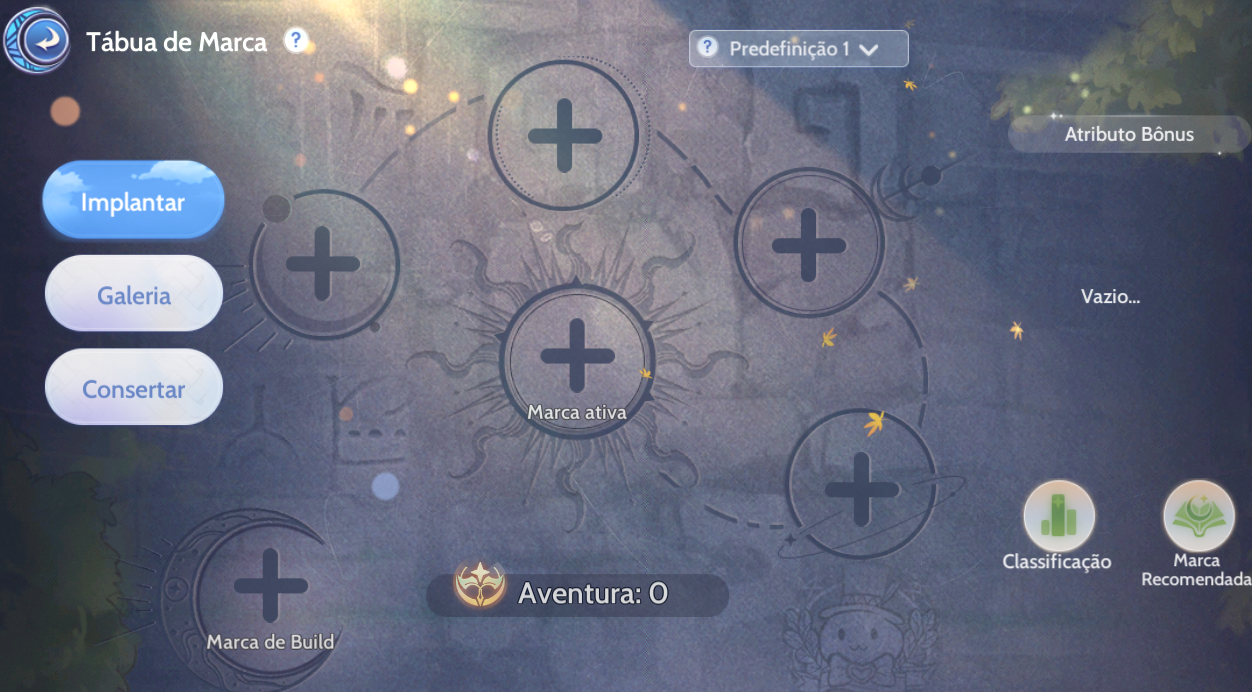Open the Classificação ranking
Viewport: 1252px width, 692px height.
click(1058, 517)
